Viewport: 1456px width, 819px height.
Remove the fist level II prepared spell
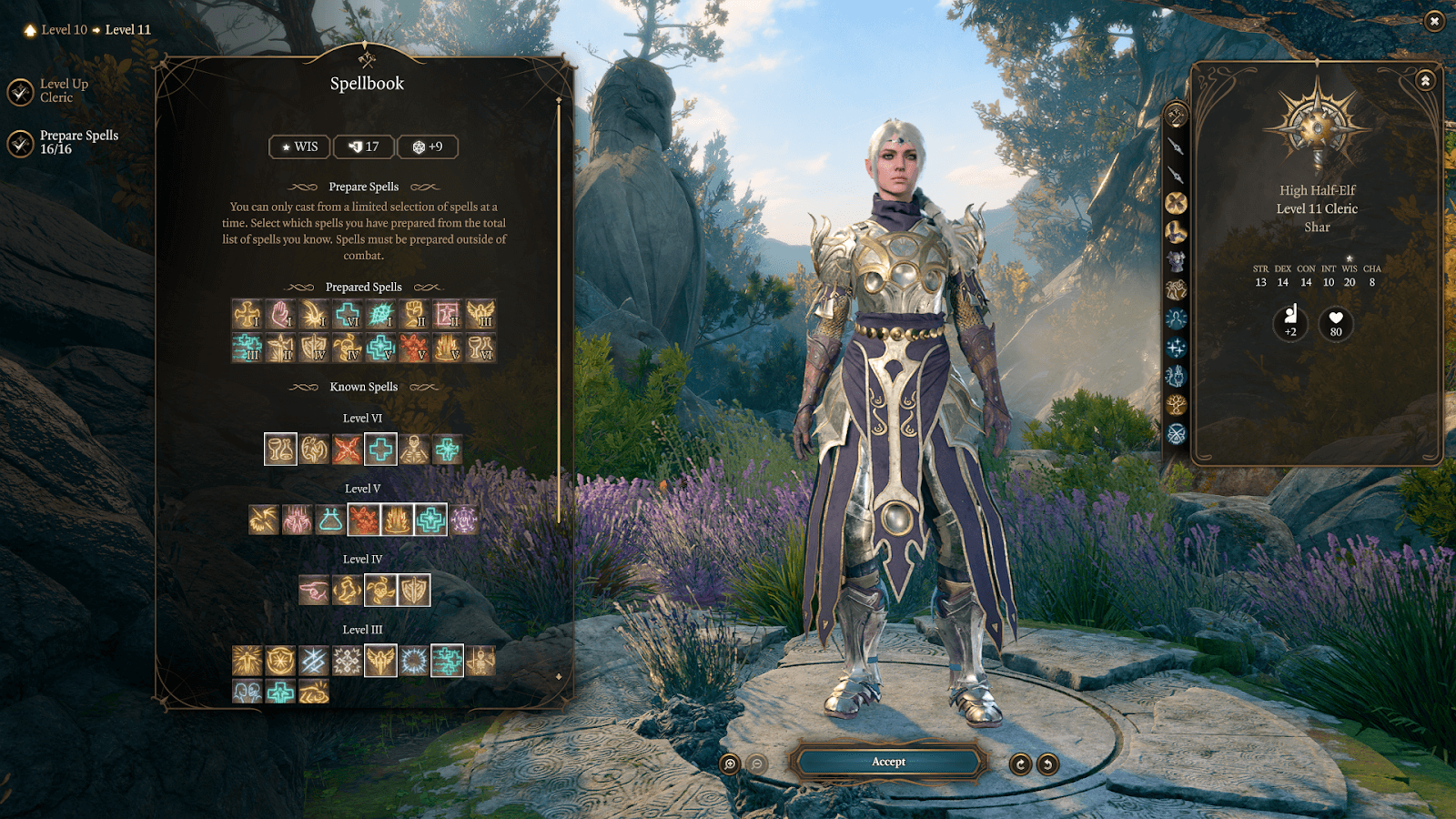pos(414,314)
